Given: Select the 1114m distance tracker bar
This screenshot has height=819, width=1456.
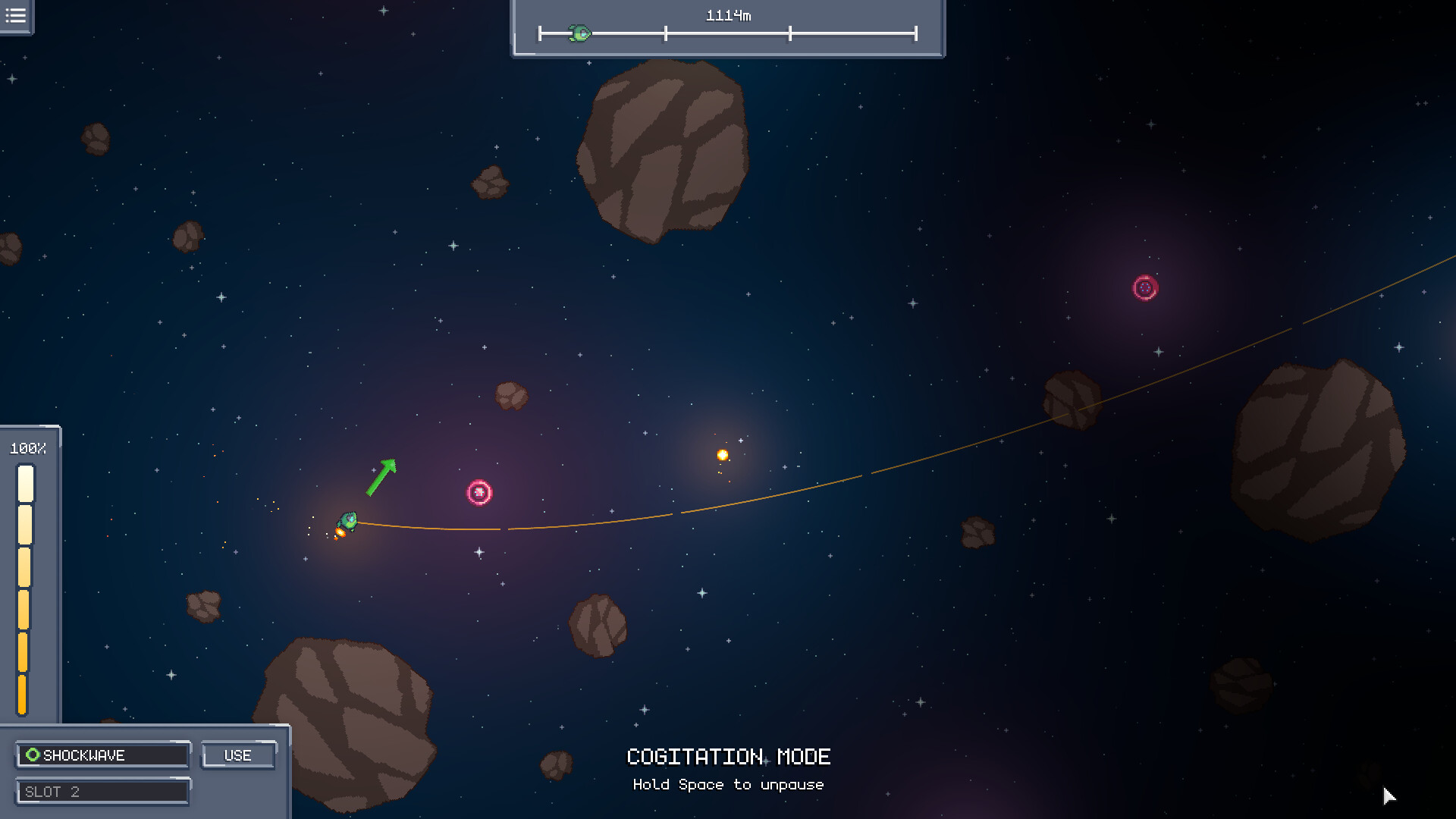Looking at the screenshot, I should coord(726,29).
